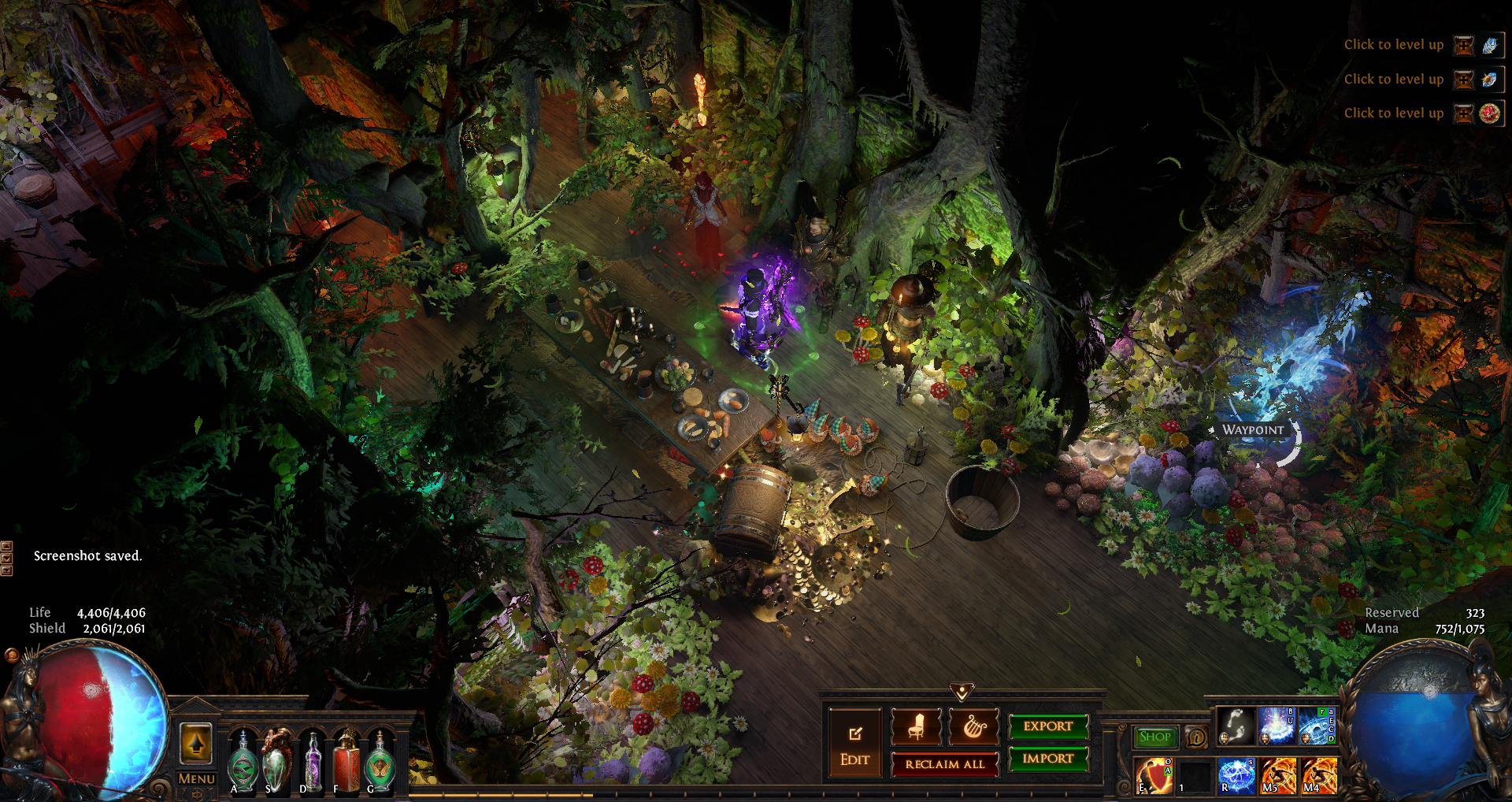Import a hideout layout
Screen dimensions: 1512x802
pyautogui.click(x=1048, y=759)
